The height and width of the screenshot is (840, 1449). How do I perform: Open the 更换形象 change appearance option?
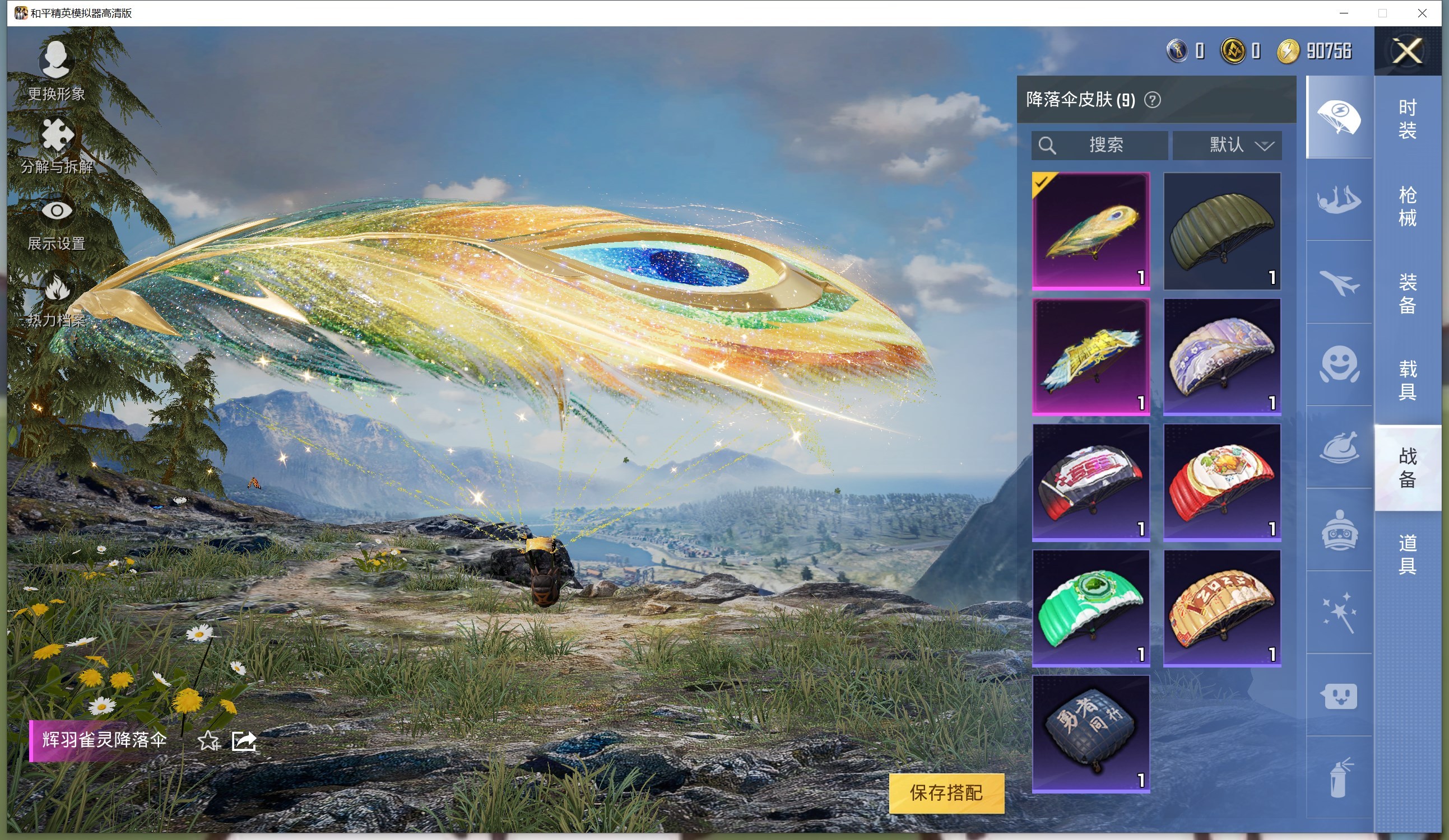[x=57, y=69]
